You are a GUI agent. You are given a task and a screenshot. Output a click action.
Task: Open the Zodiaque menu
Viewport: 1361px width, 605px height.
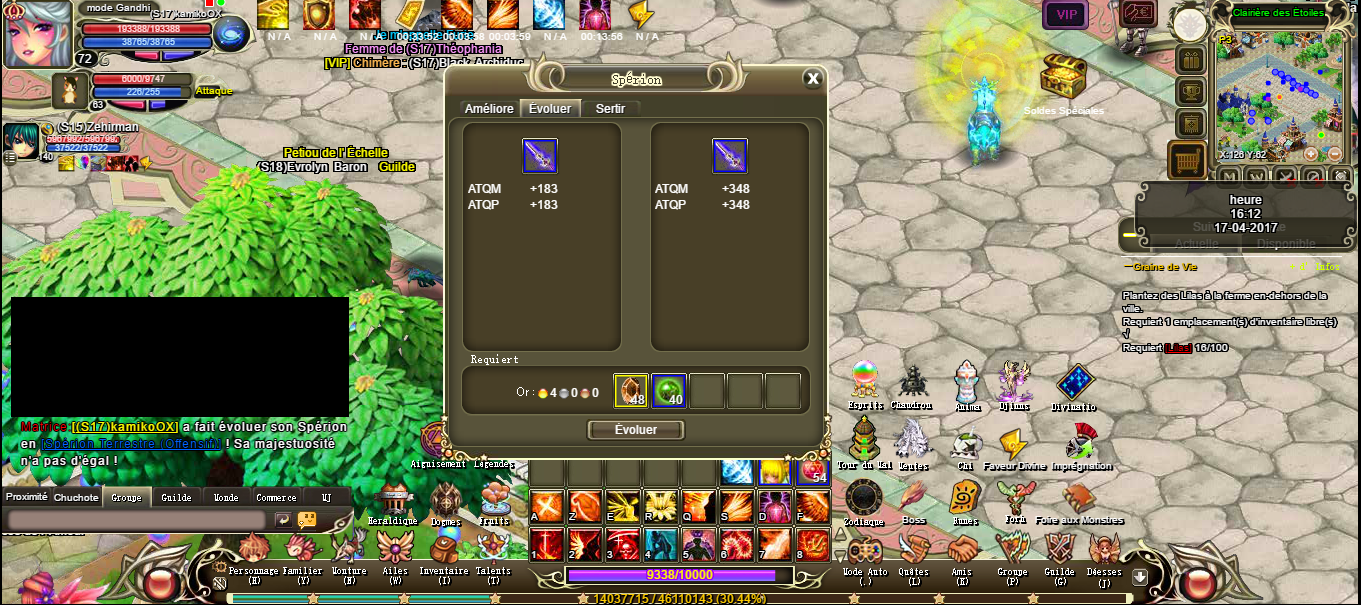(x=863, y=497)
